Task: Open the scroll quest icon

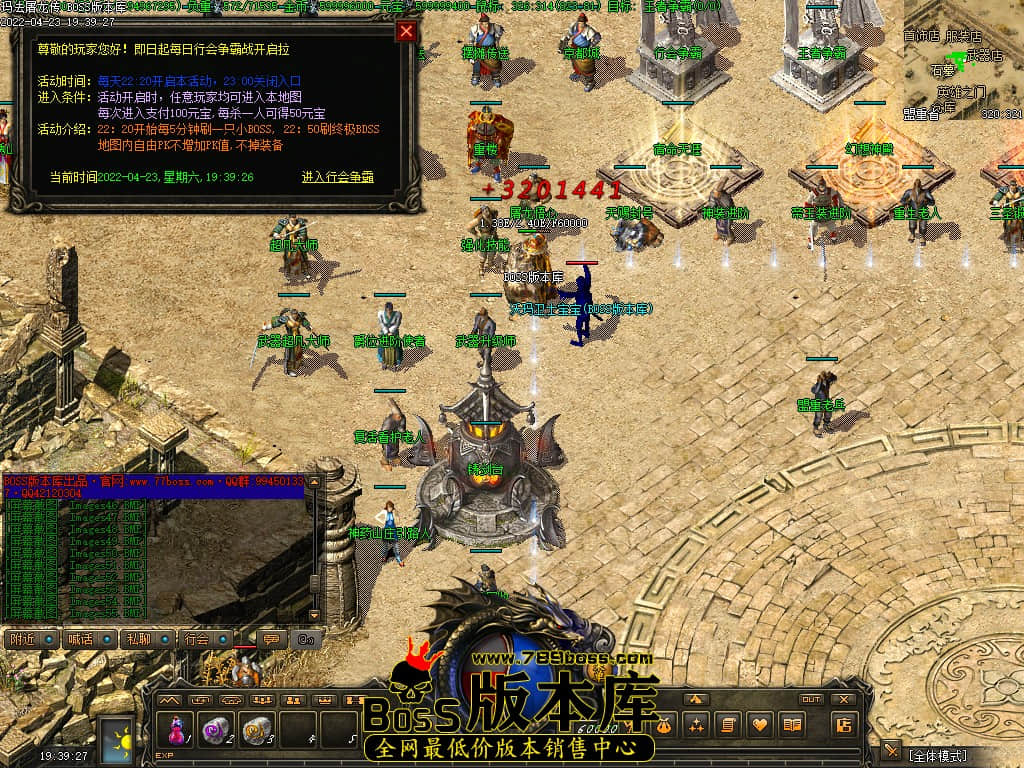Action: tap(729, 724)
